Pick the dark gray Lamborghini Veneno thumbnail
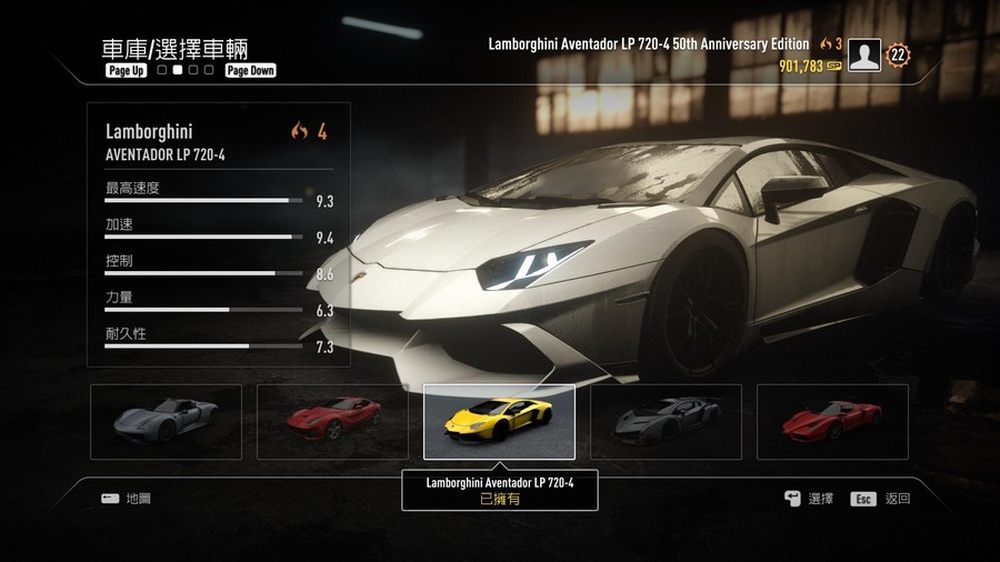 [666, 421]
